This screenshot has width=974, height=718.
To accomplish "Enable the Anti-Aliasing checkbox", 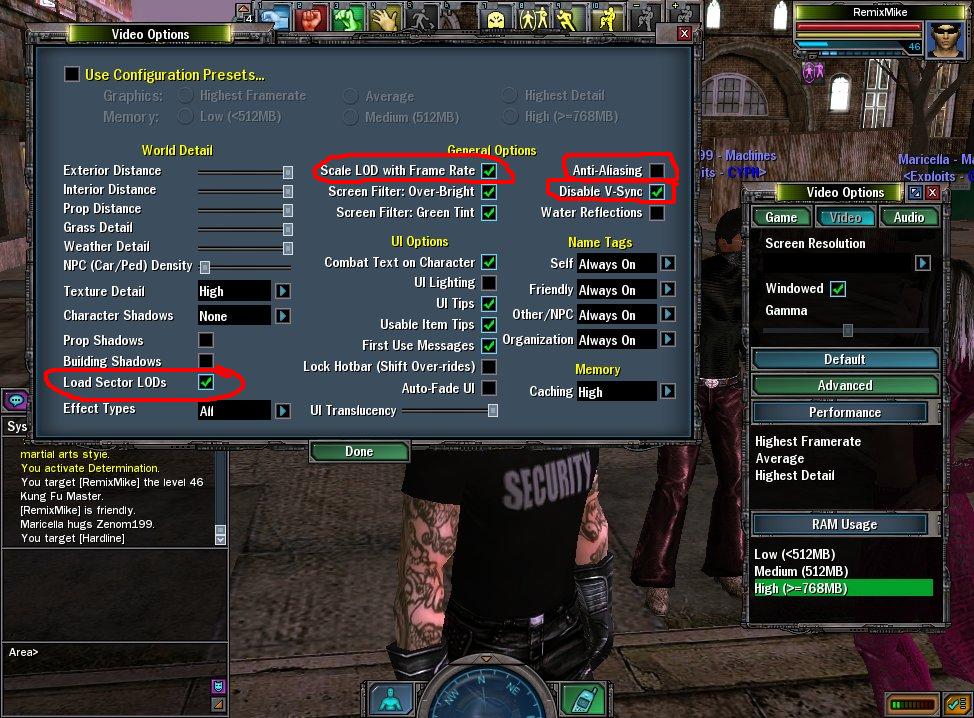I will (657, 171).
